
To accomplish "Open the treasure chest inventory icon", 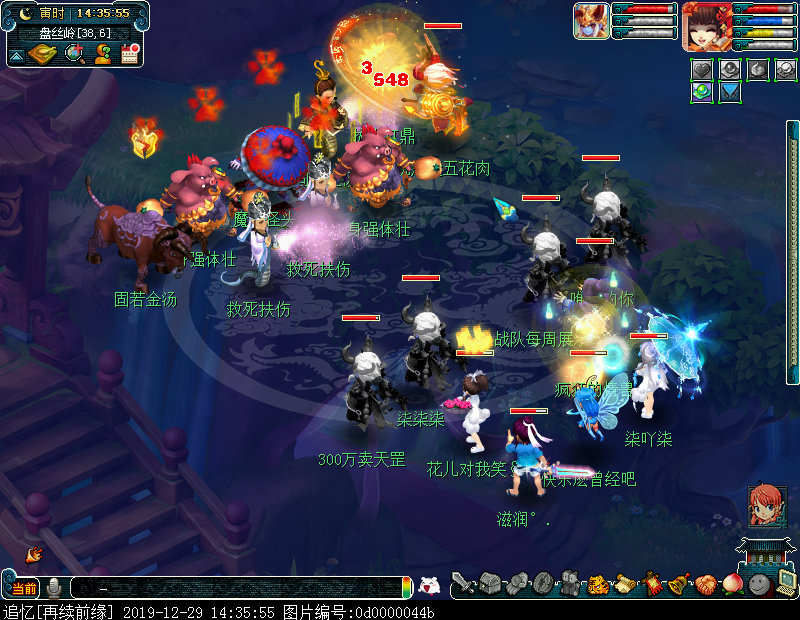I will point(489,582).
